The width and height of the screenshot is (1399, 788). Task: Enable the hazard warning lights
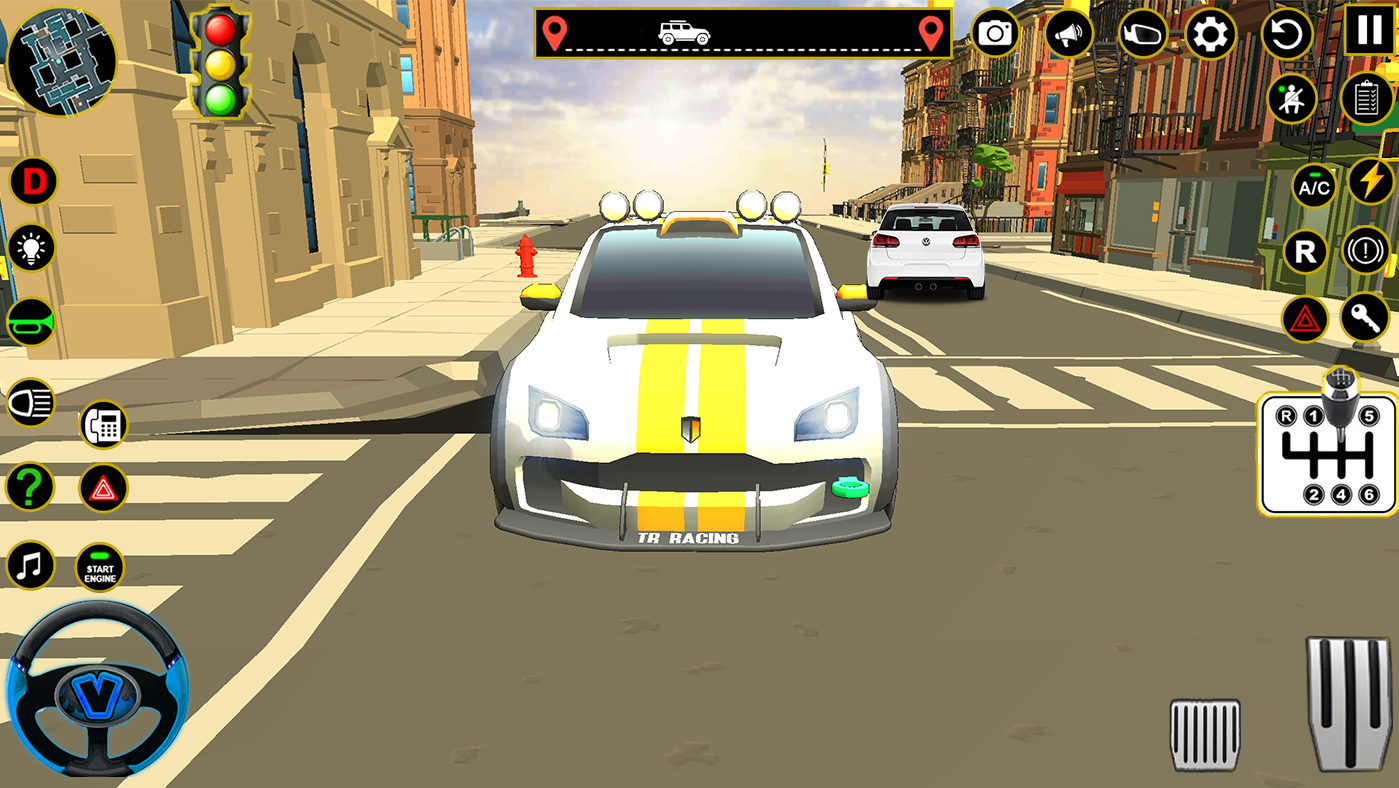pyautogui.click(x=1305, y=319)
